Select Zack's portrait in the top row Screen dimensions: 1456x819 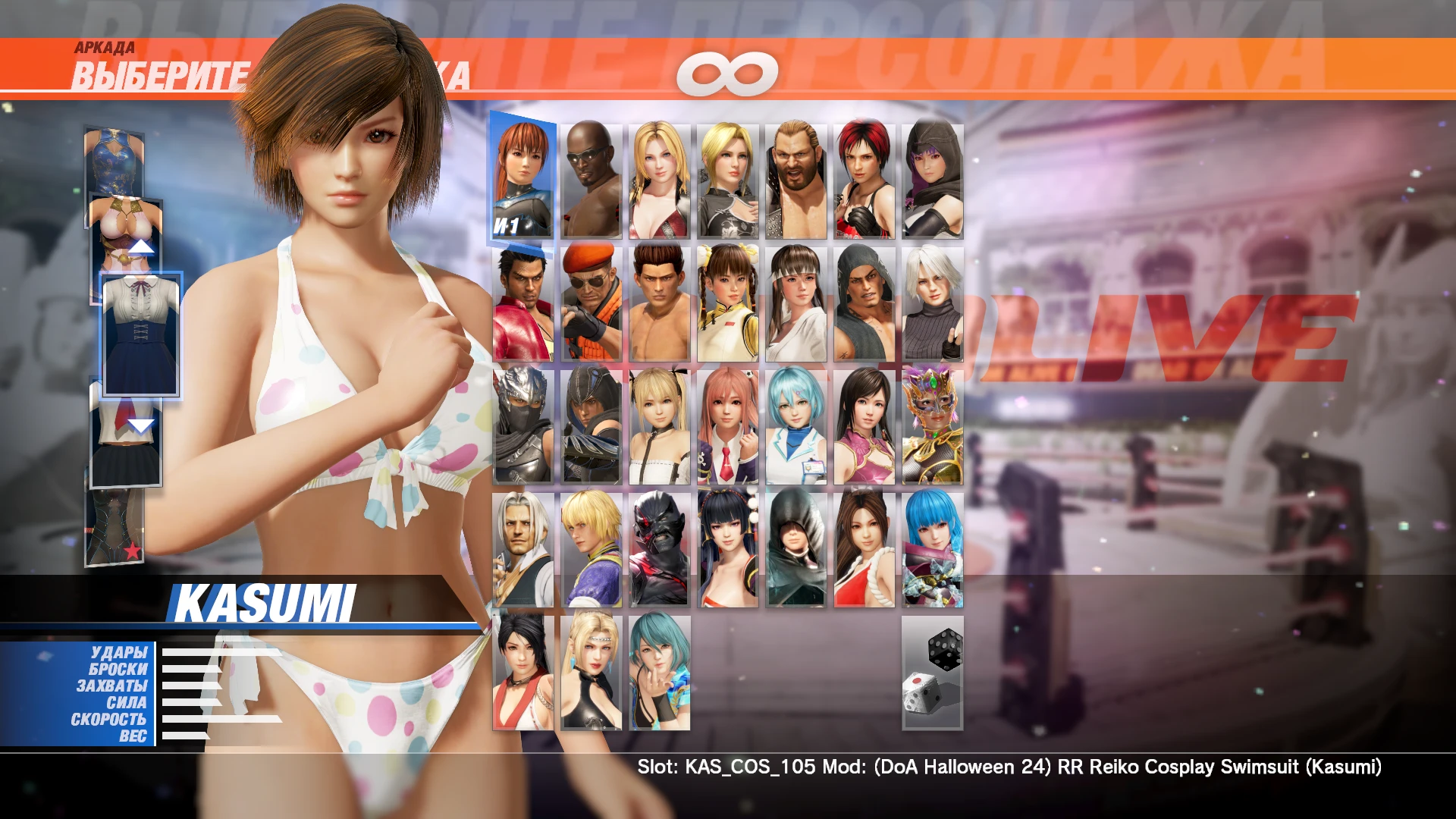[x=590, y=174]
